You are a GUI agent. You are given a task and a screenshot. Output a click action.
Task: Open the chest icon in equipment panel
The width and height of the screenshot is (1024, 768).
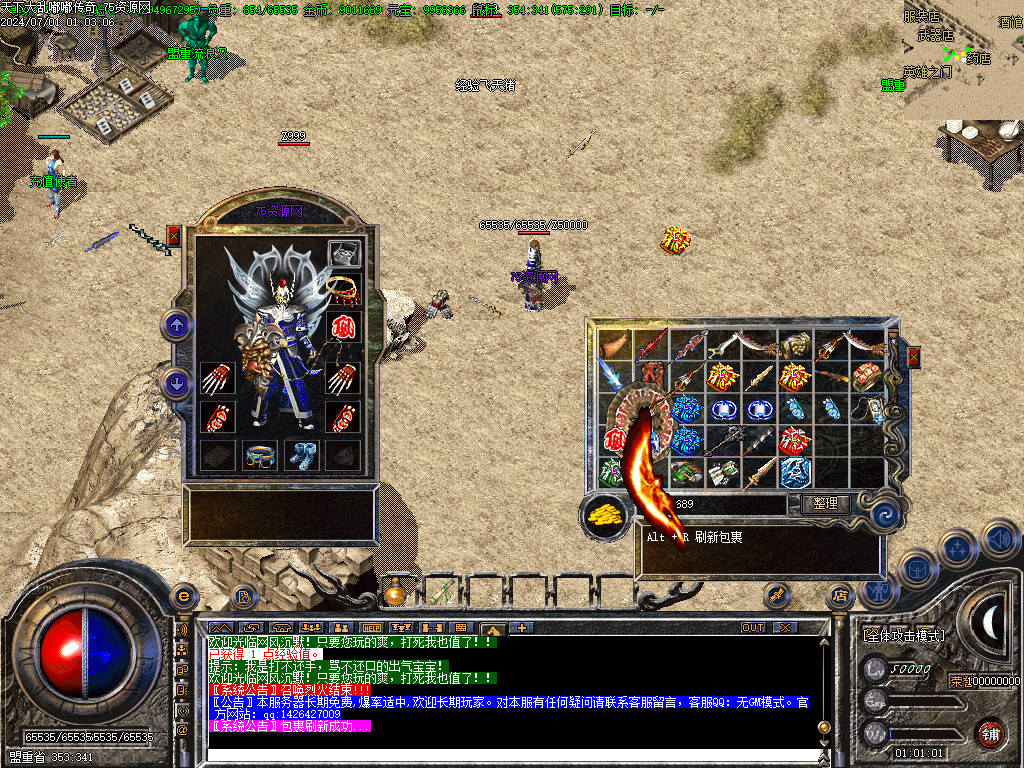(344, 254)
